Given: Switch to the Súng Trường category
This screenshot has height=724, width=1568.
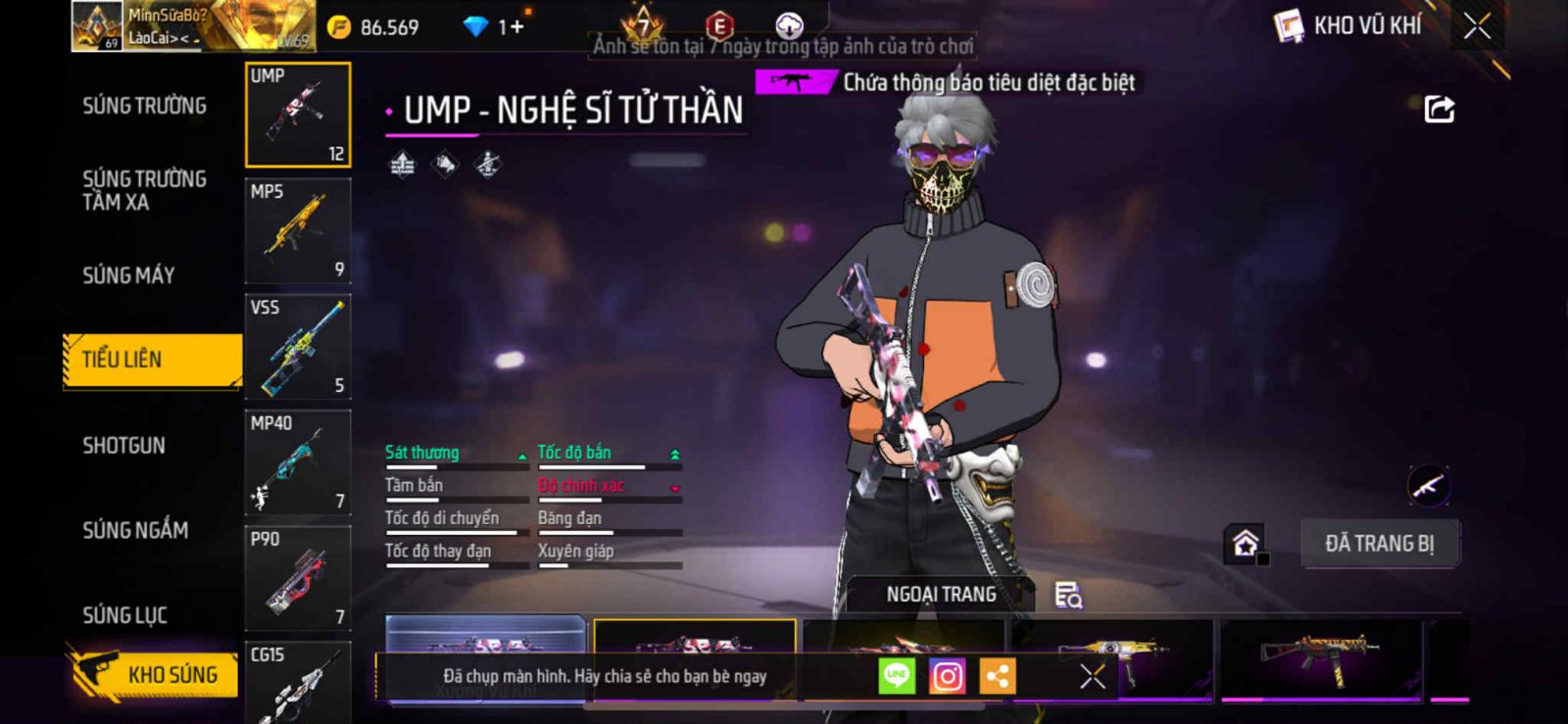Looking at the screenshot, I should click(144, 106).
